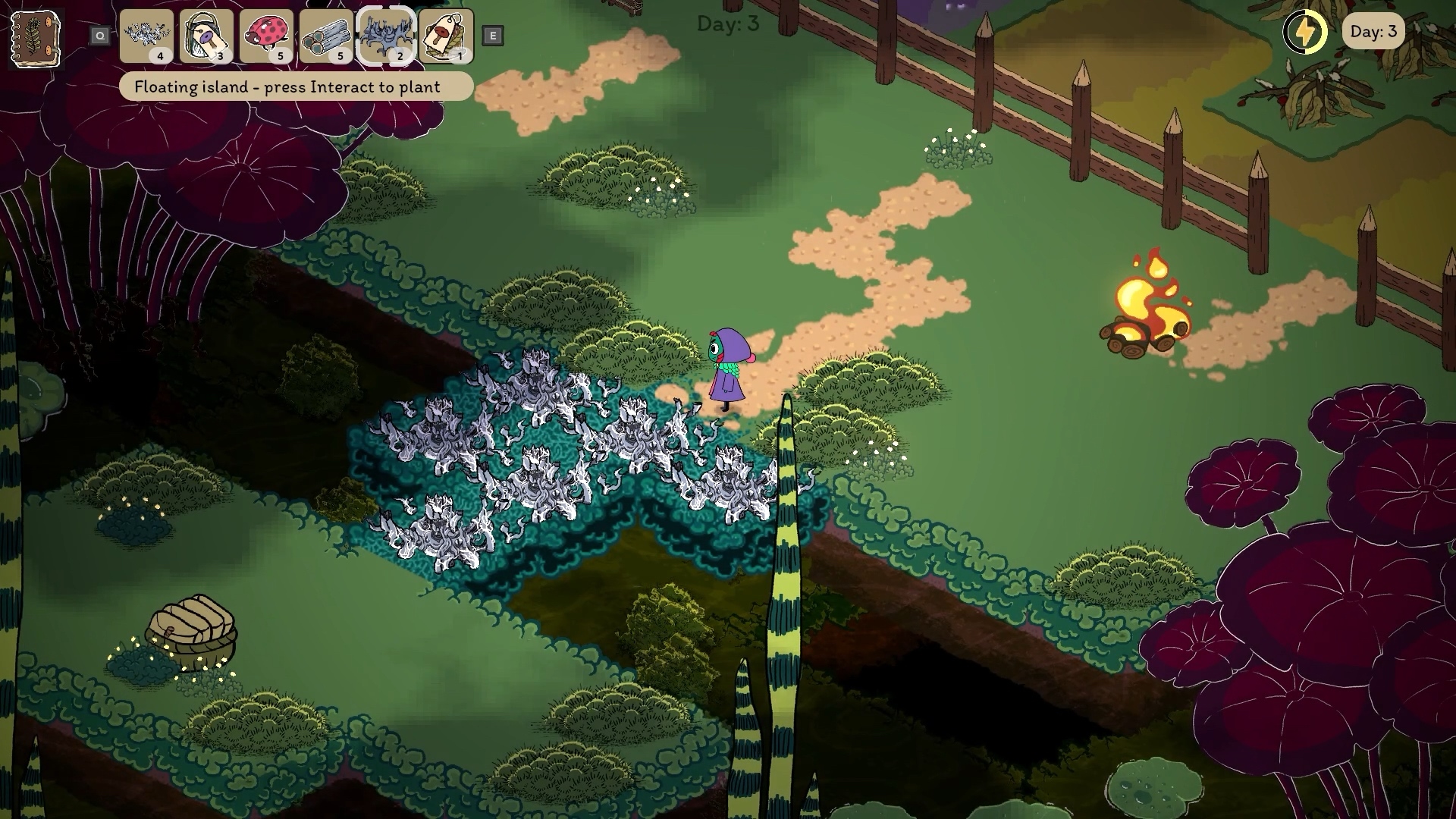Pick the stacked grey logs slot

pyautogui.click(x=326, y=36)
